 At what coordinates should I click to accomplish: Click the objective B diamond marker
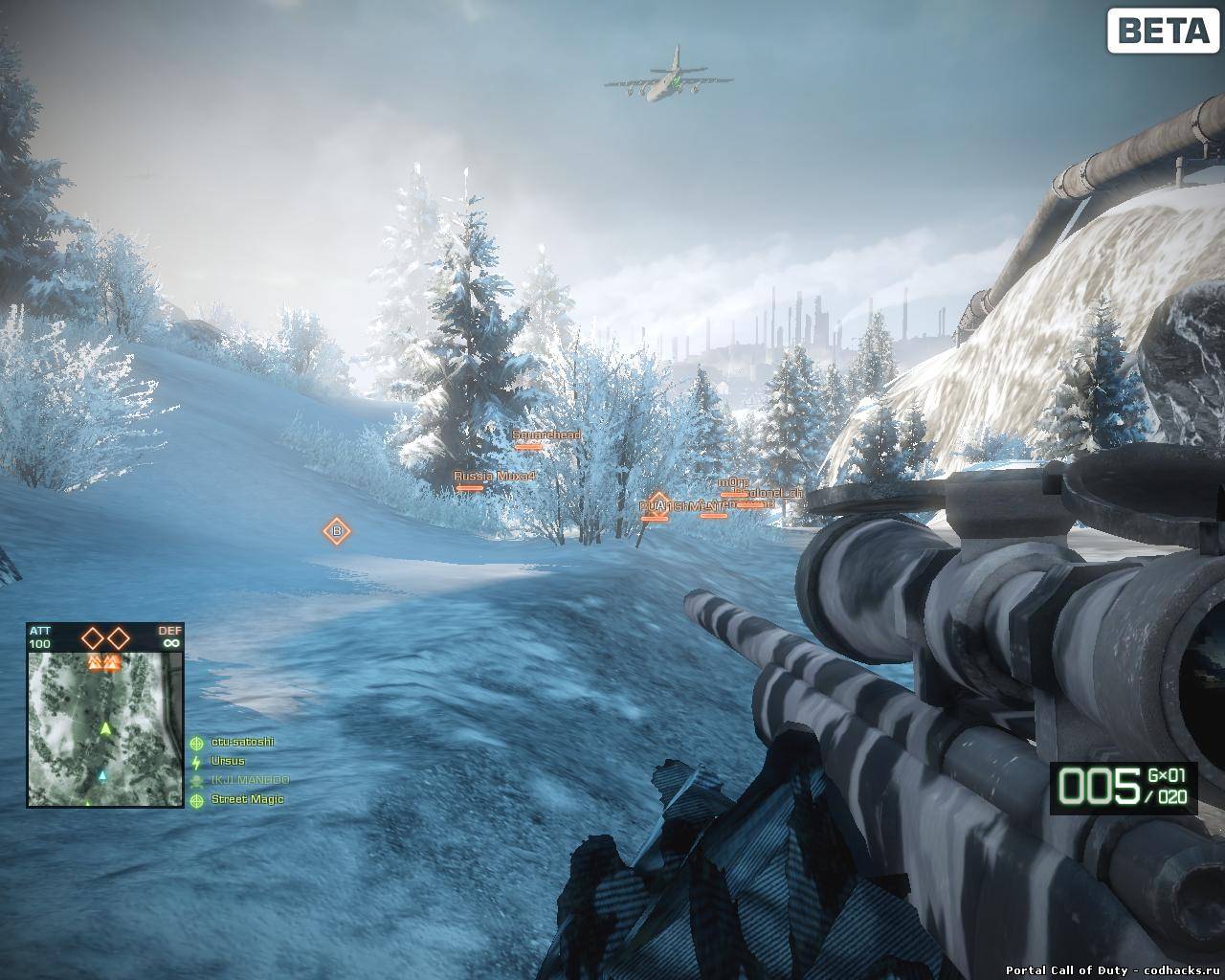[x=336, y=531]
